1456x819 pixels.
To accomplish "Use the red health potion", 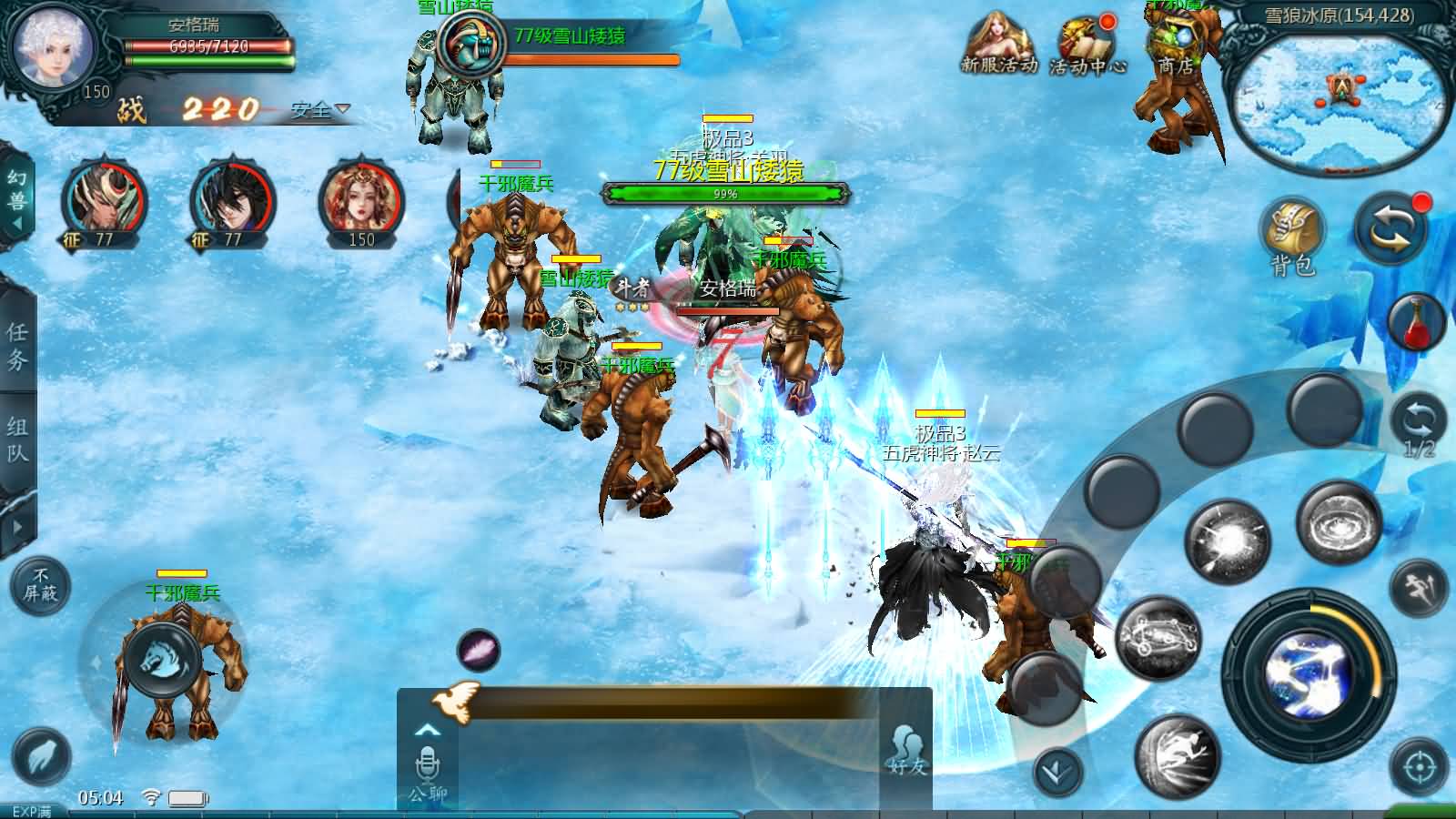I will point(1418,323).
